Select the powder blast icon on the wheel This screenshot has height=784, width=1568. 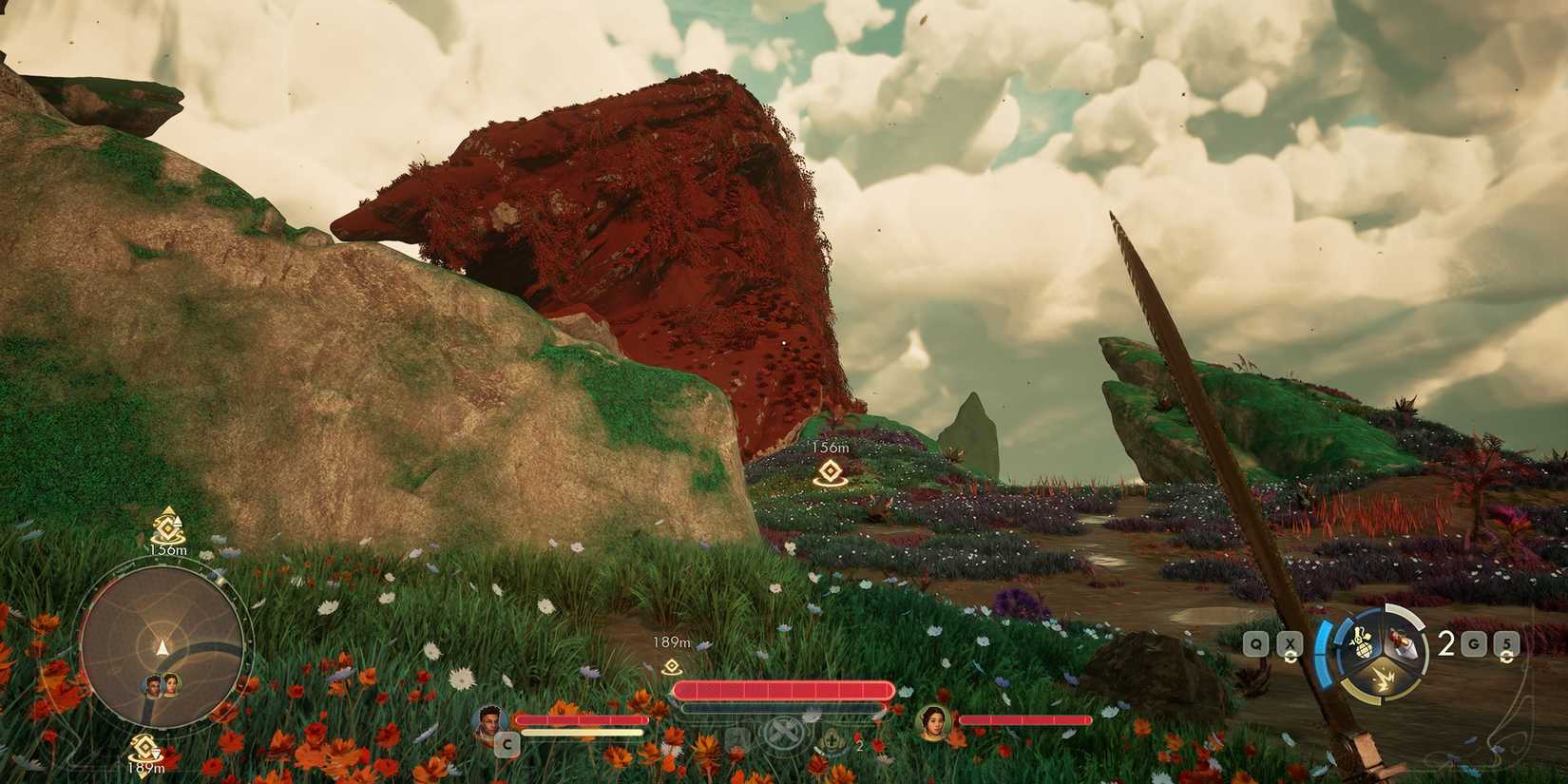(1381, 677)
